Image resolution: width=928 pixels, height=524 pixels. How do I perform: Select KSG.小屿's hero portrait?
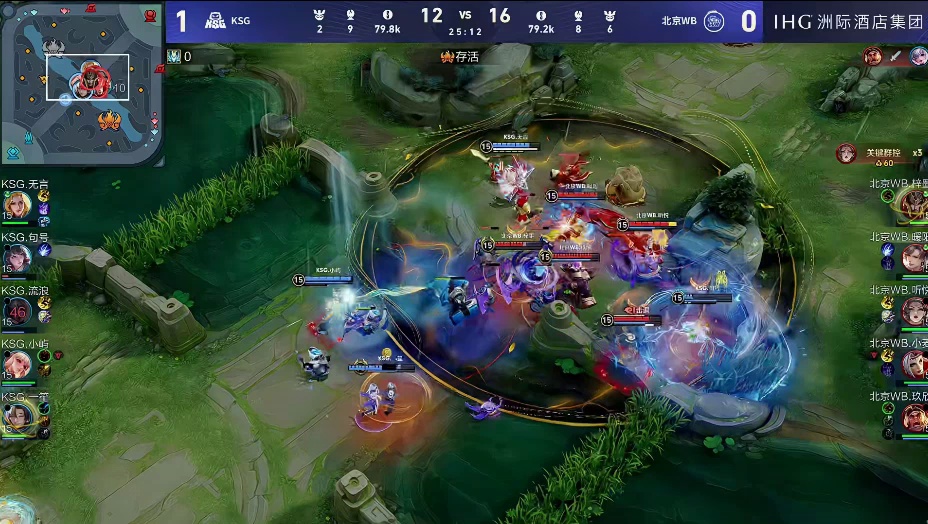pos(18,364)
